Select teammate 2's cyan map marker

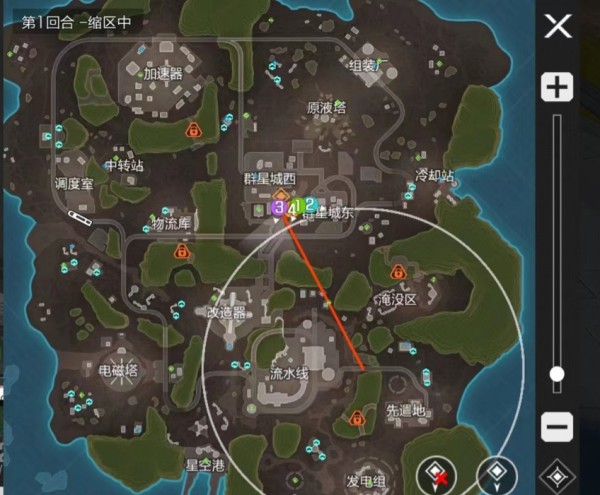coord(310,205)
